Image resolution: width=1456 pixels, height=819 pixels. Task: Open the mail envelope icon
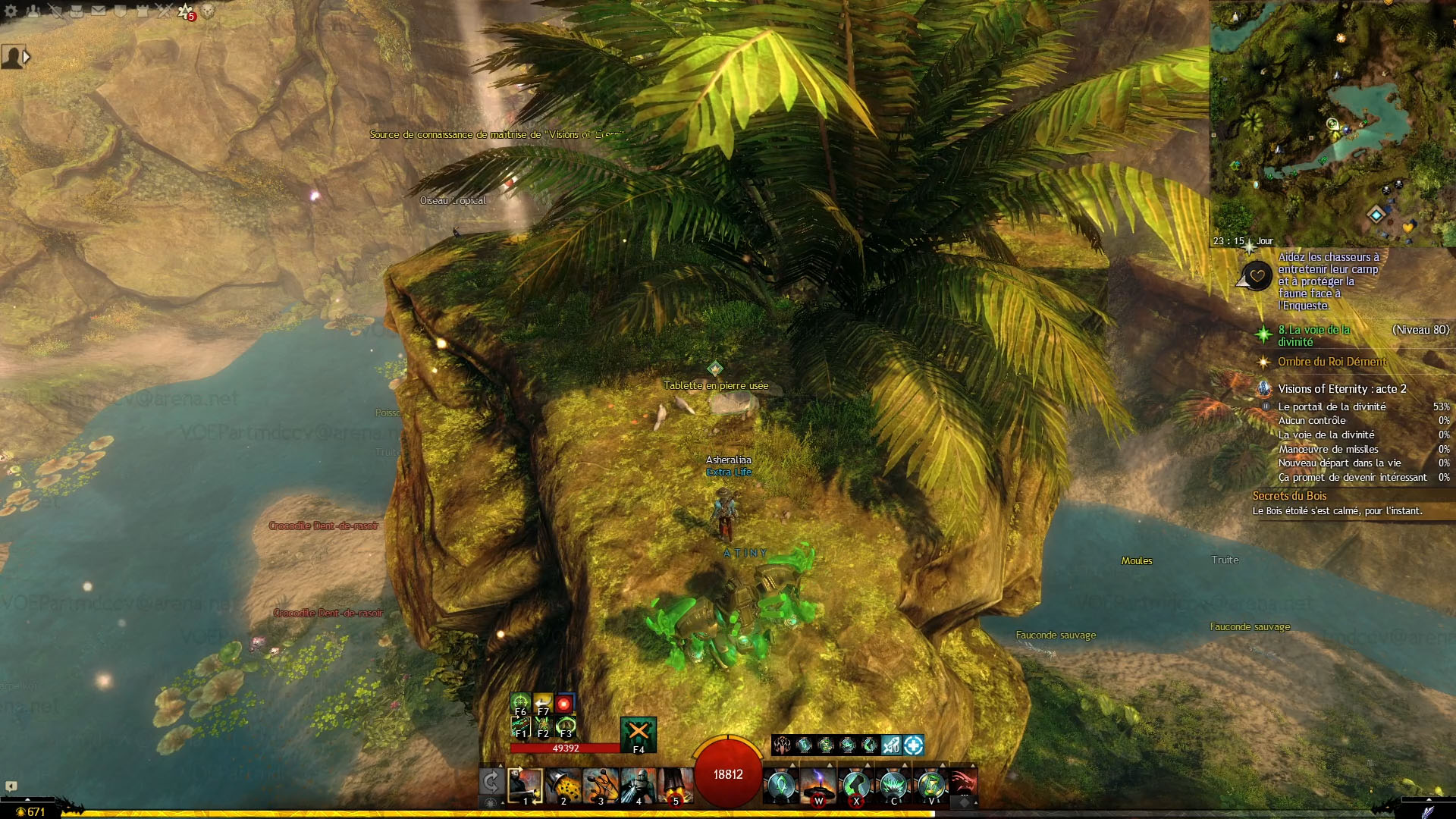pyautogui.click(x=99, y=11)
